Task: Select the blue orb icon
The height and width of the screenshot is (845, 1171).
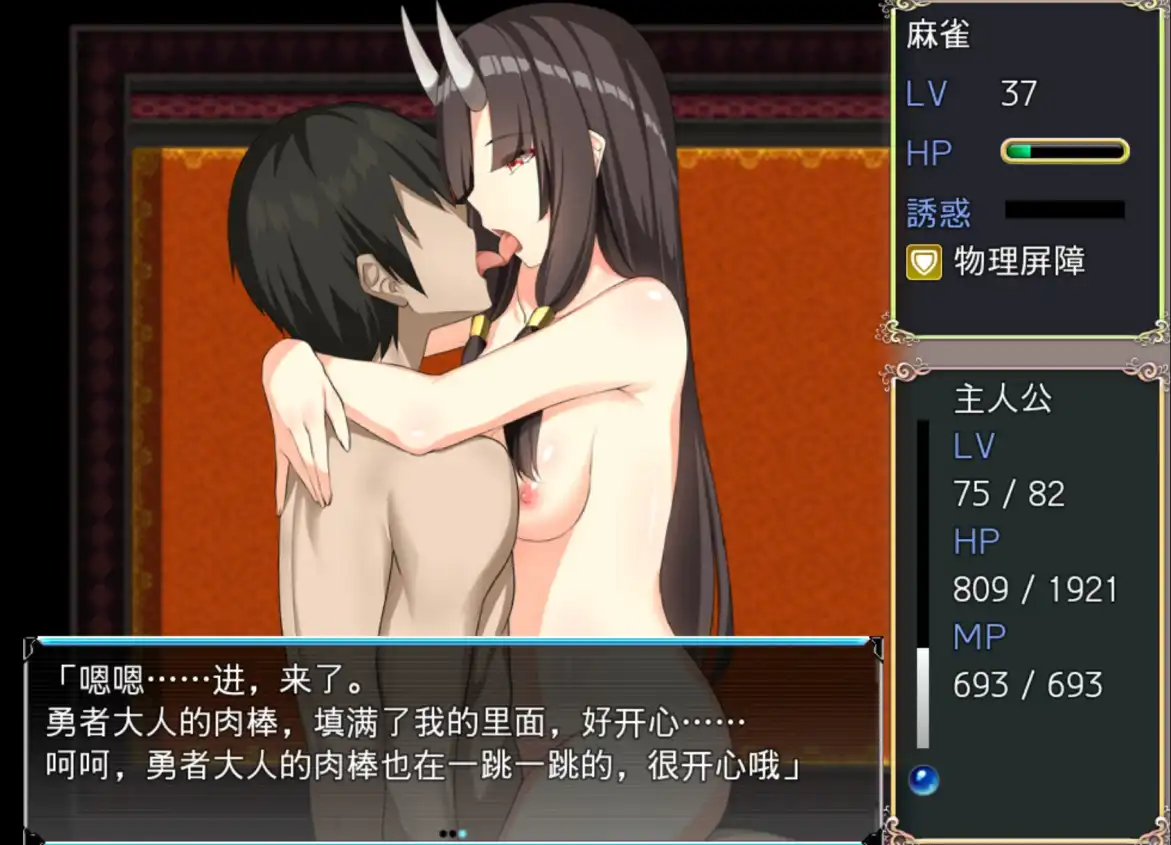Action: (923, 780)
